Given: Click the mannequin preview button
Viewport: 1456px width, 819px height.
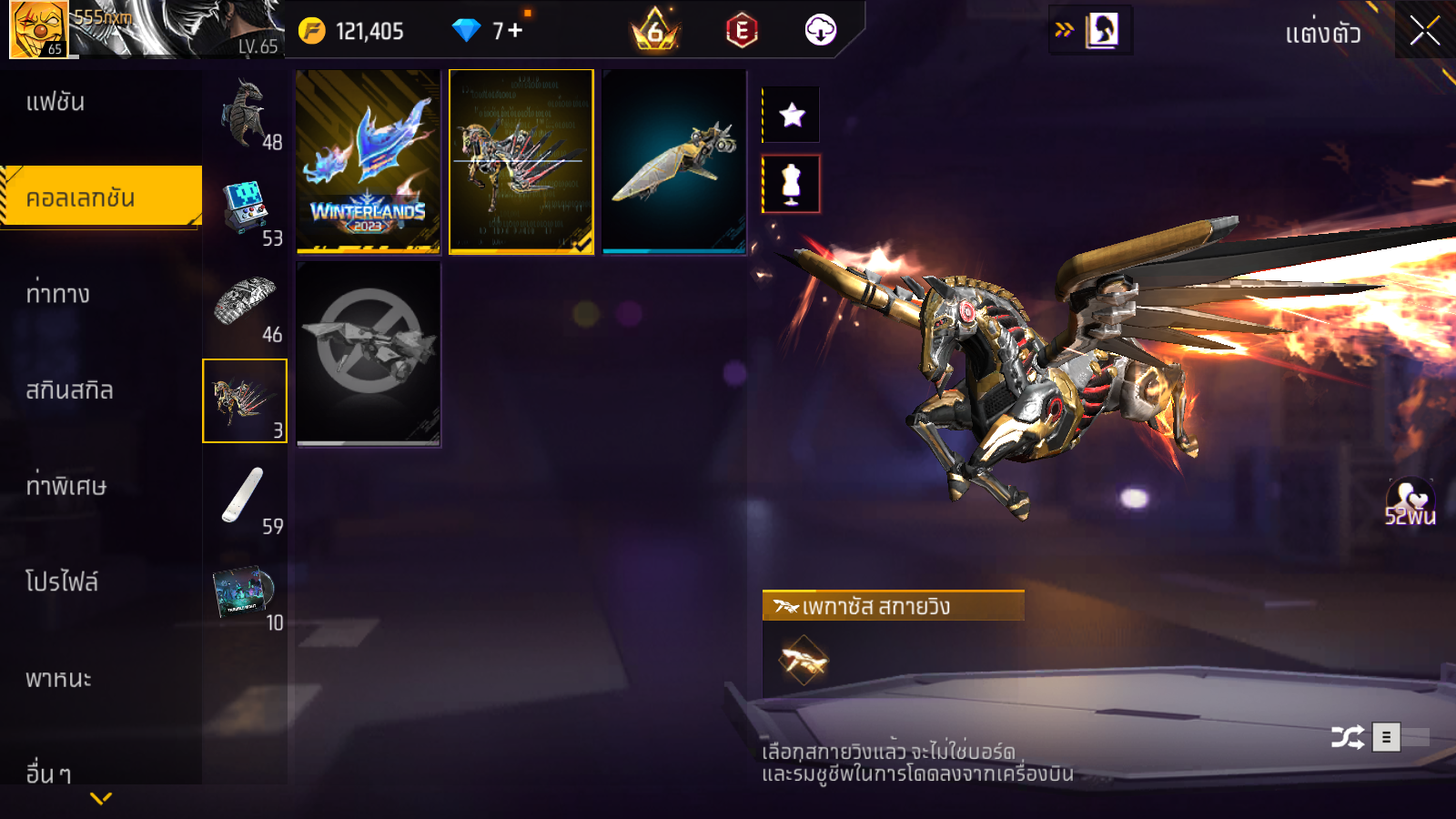Looking at the screenshot, I should coord(792,184).
